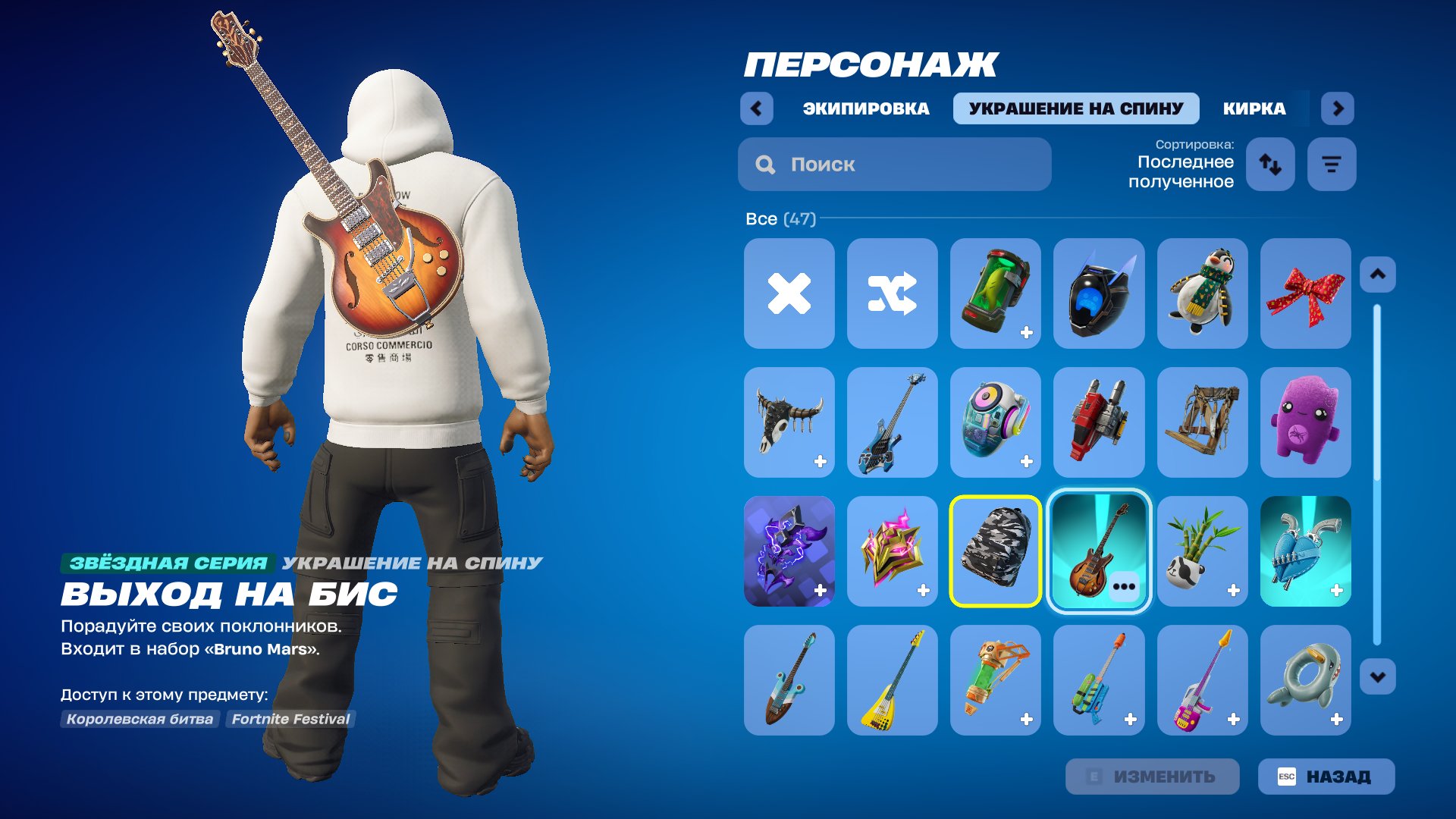The image size is (1456, 819).
Task: Click the left tab arrow button
Action: (x=756, y=108)
